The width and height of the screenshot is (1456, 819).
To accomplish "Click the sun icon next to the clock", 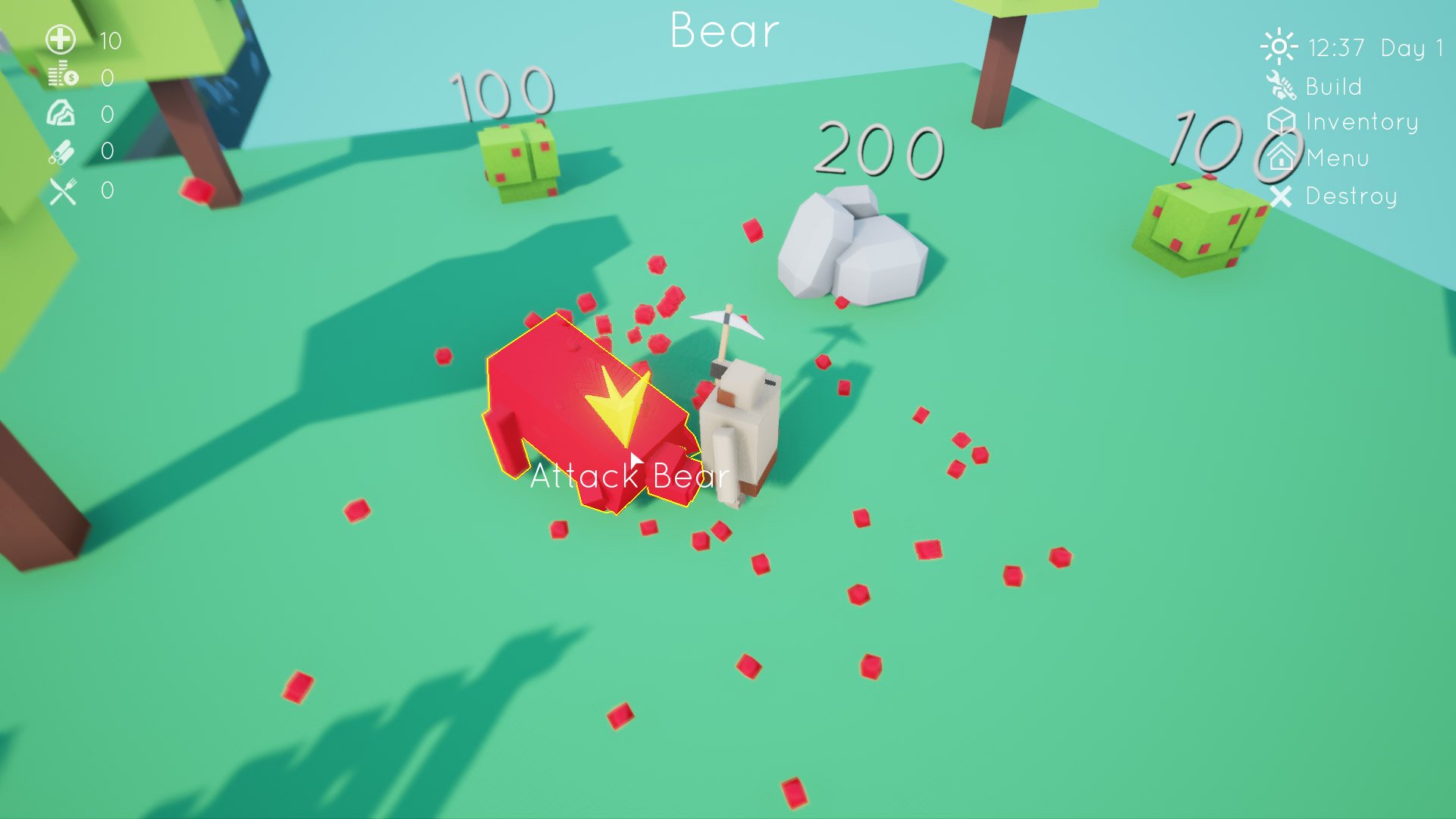I will tap(1279, 47).
